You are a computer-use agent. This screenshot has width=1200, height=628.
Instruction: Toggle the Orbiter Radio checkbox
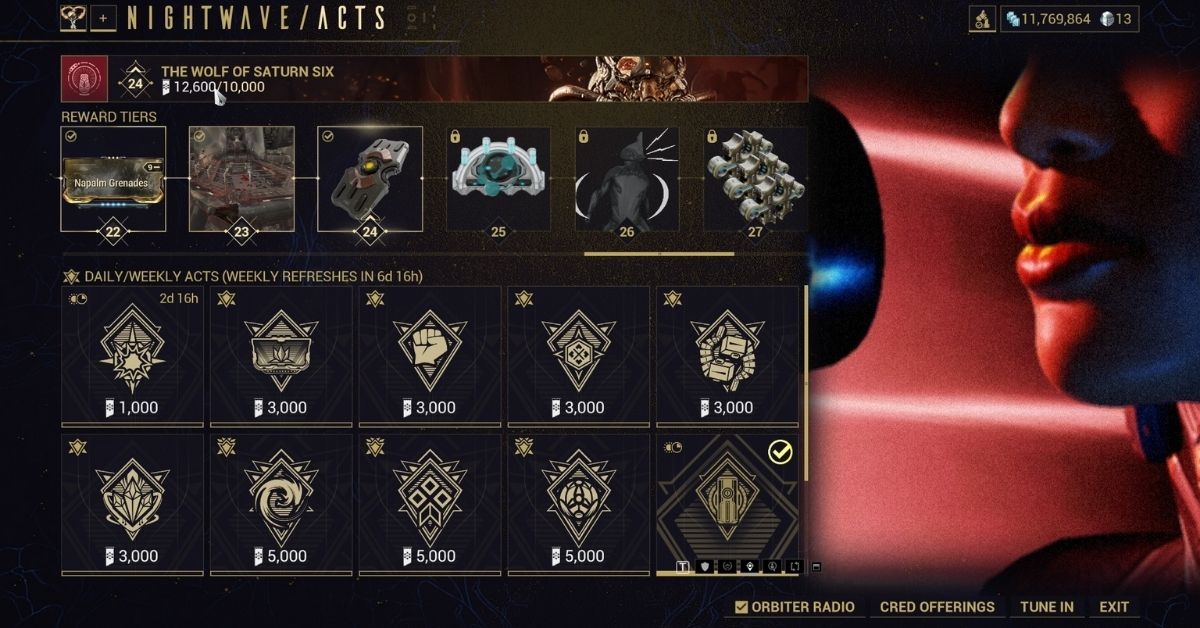741,607
